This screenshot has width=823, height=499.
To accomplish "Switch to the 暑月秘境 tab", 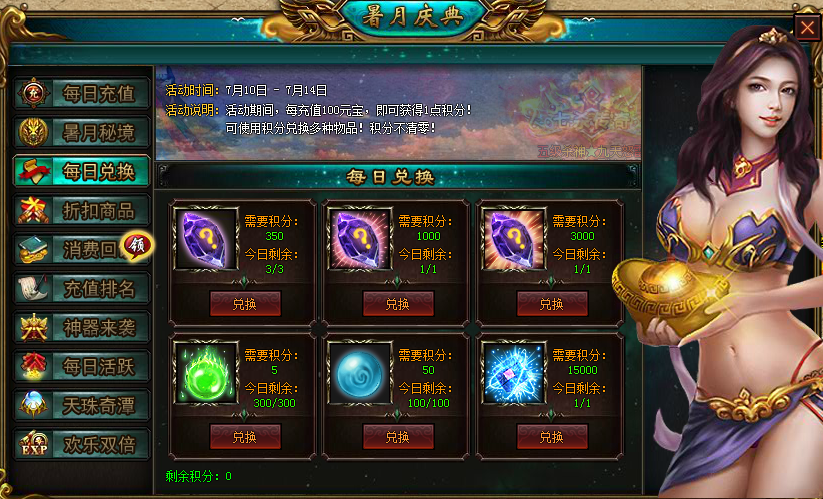I will point(82,132).
